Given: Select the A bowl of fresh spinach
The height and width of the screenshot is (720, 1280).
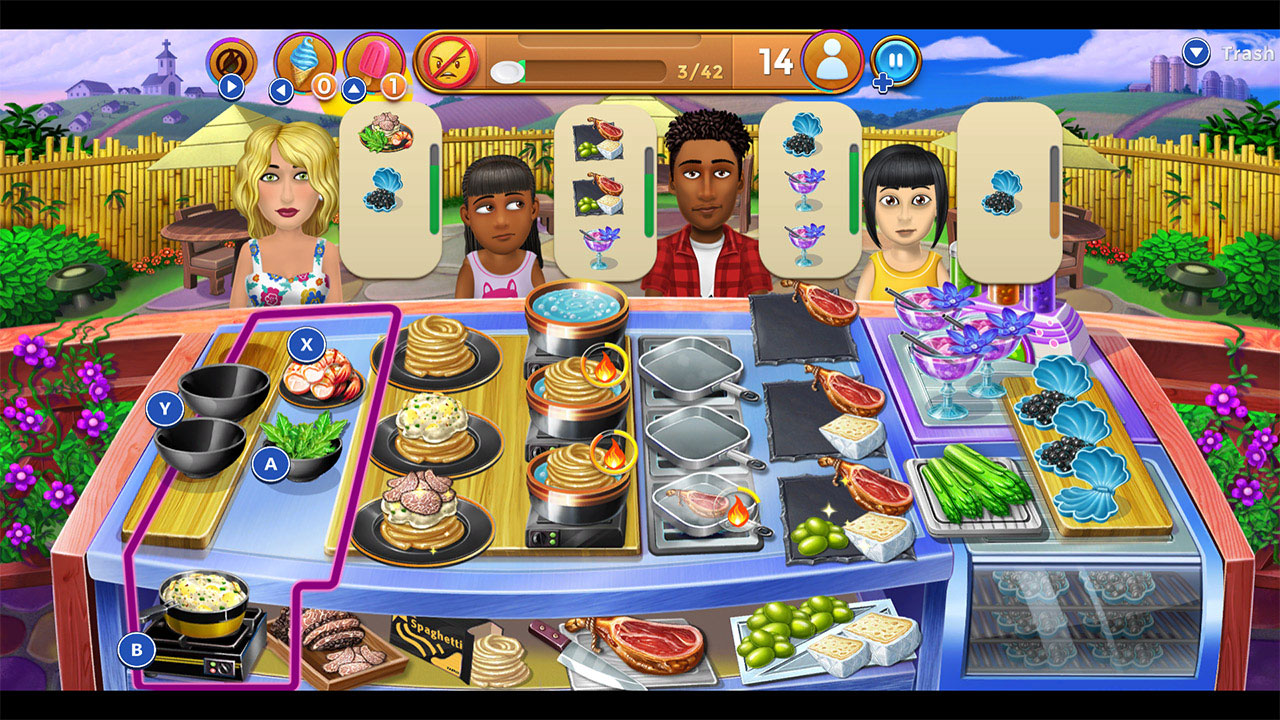Looking at the screenshot, I should [x=303, y=444].
